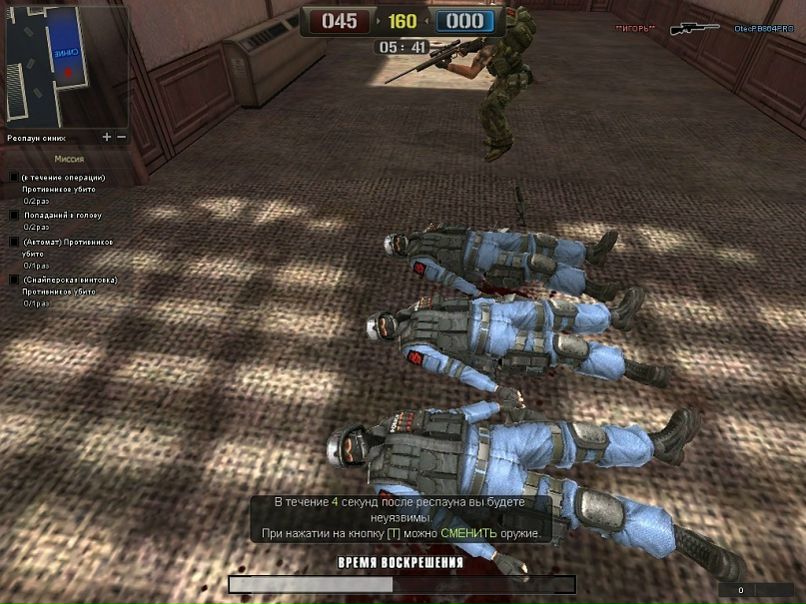Select the 'Попаданий в голову' mission entry
Viewport: 806px width, 604px height.
(x=62, y=215)
